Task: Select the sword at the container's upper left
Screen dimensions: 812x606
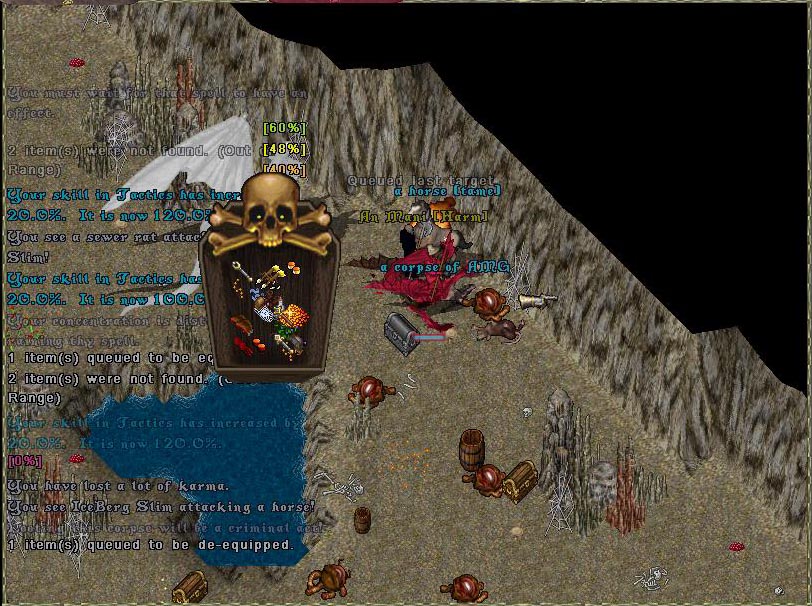Action: (242, 273)
